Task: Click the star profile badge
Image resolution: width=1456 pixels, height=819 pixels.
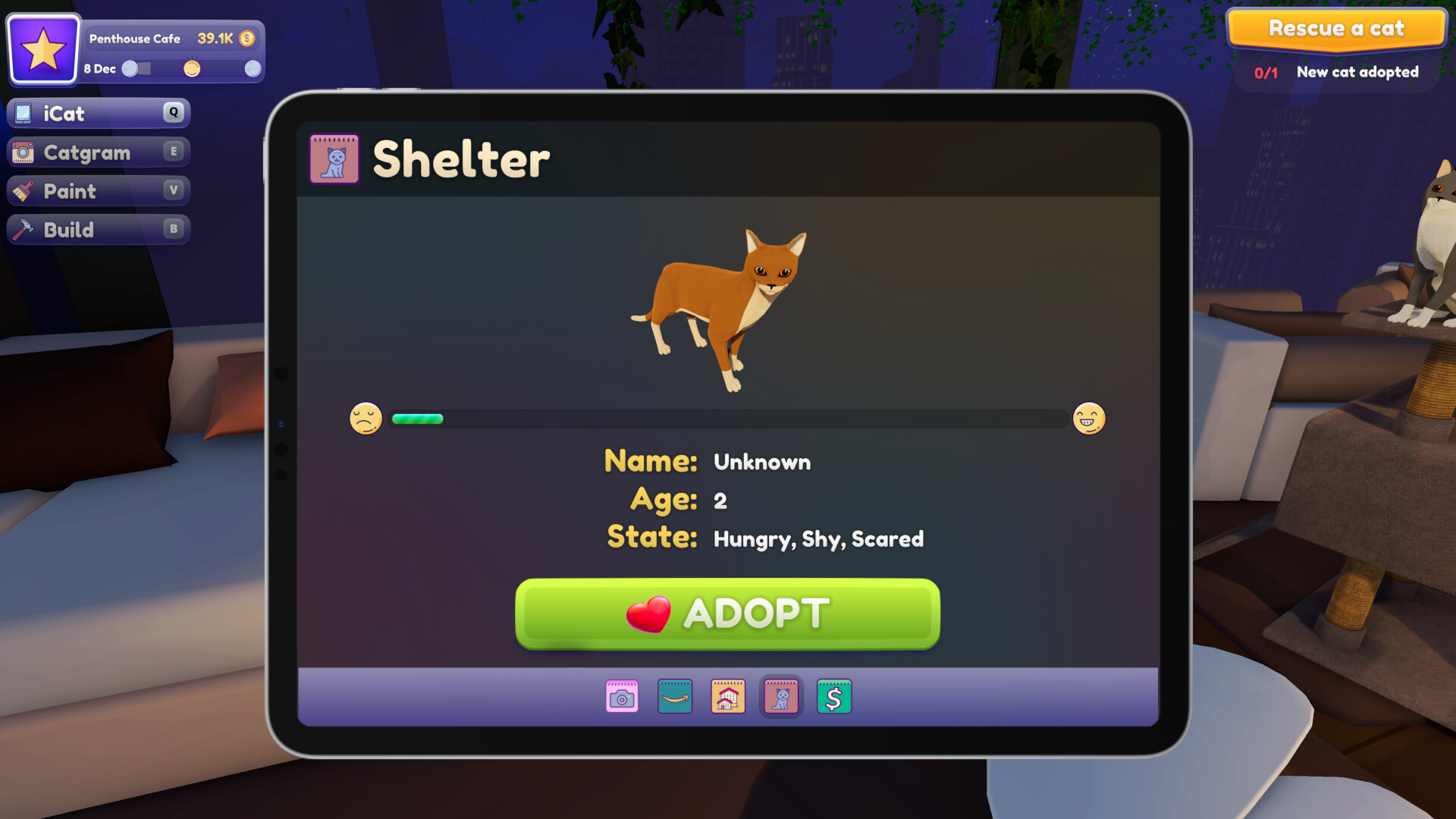Action: click(43, 49)
